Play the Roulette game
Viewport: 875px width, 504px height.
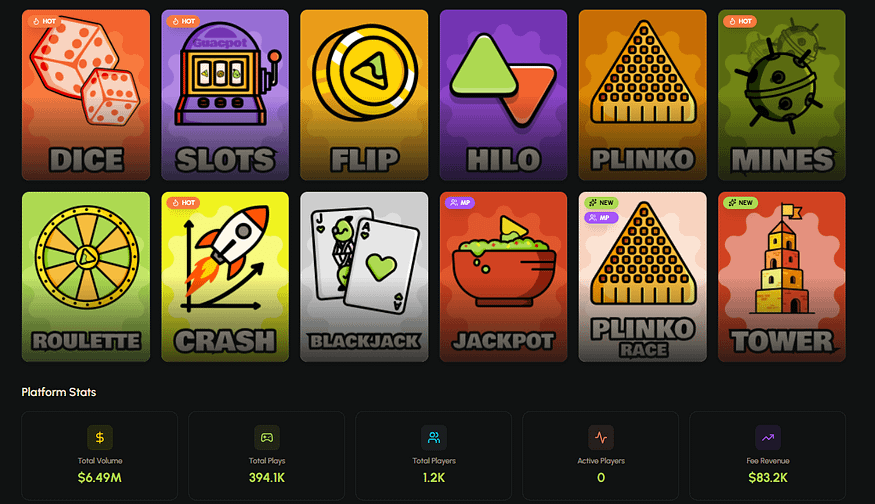pyautogui.click(x=85, y=277)
